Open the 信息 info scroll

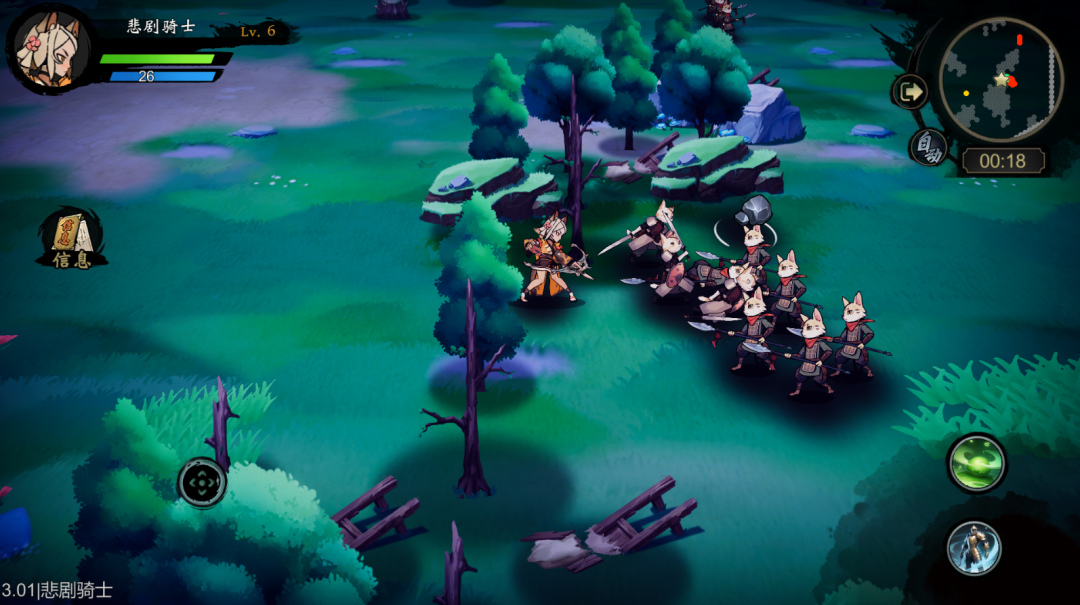(72, 240)
